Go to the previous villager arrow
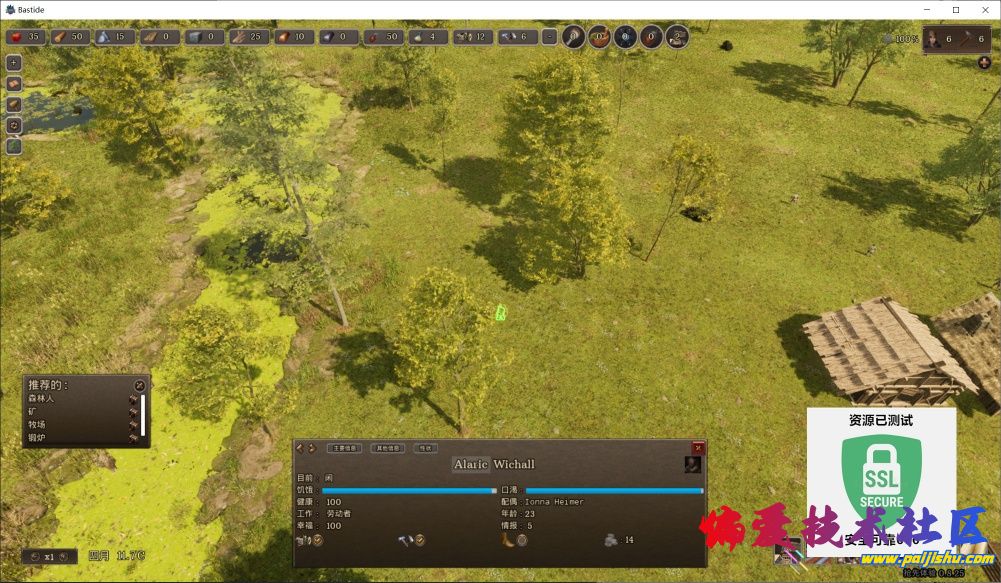 click(x=299, y=448)
